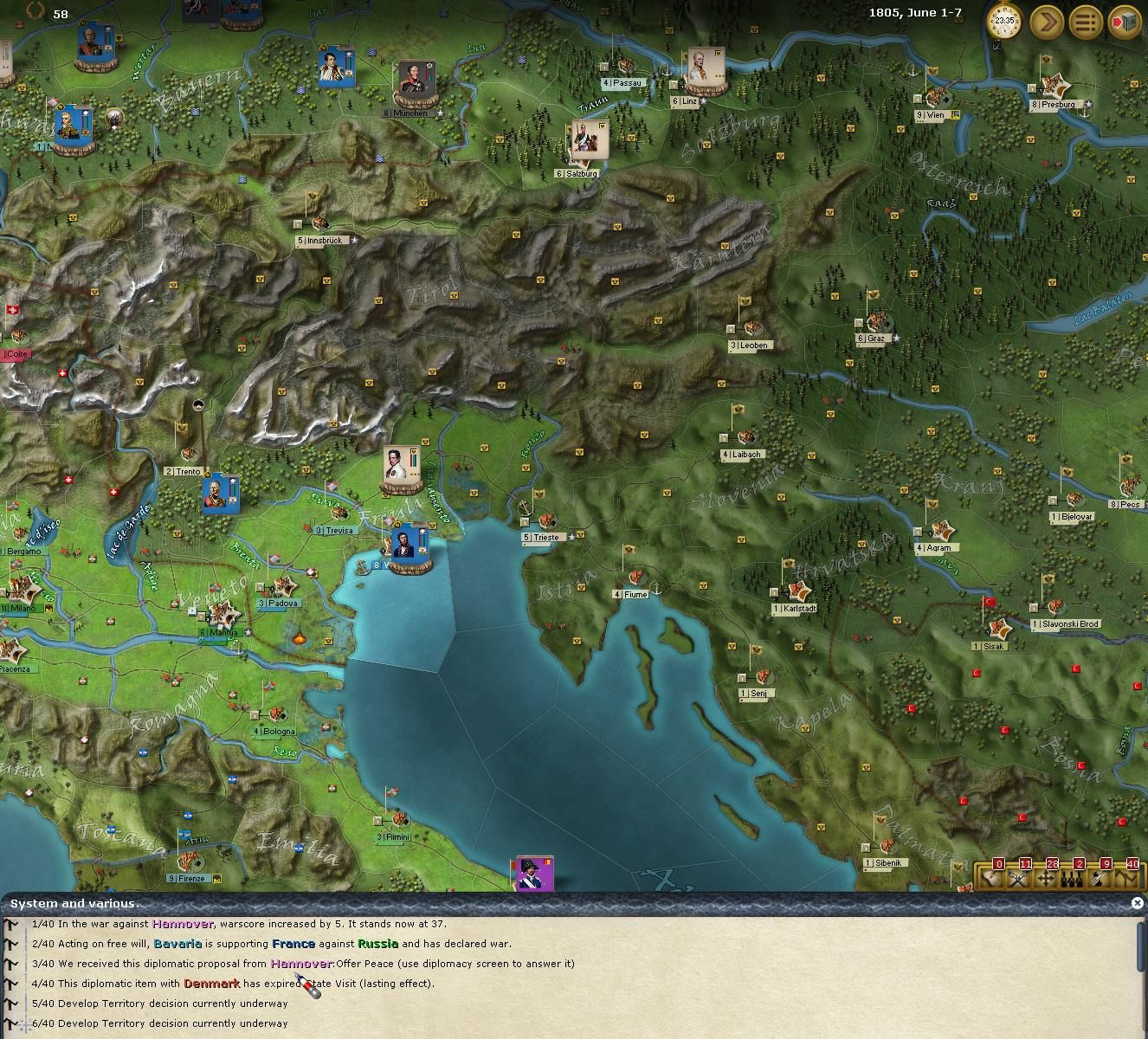This screenshot has width=1148, height=1039.
Task: Click the red arrow ledger button
Action: pyautogui.click(x=1124, y=22)
